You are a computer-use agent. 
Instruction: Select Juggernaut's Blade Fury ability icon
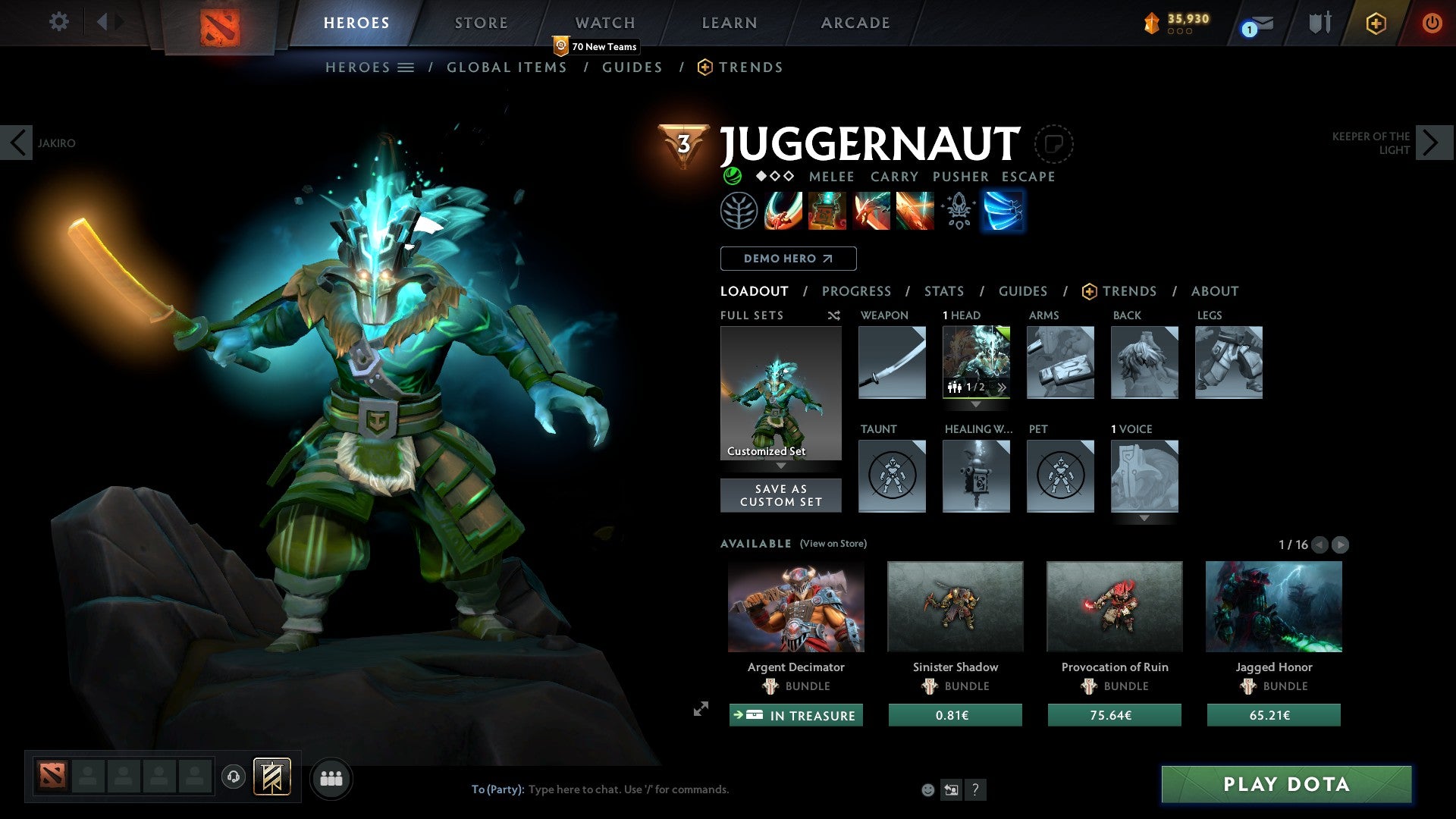[x=784, y=211]
